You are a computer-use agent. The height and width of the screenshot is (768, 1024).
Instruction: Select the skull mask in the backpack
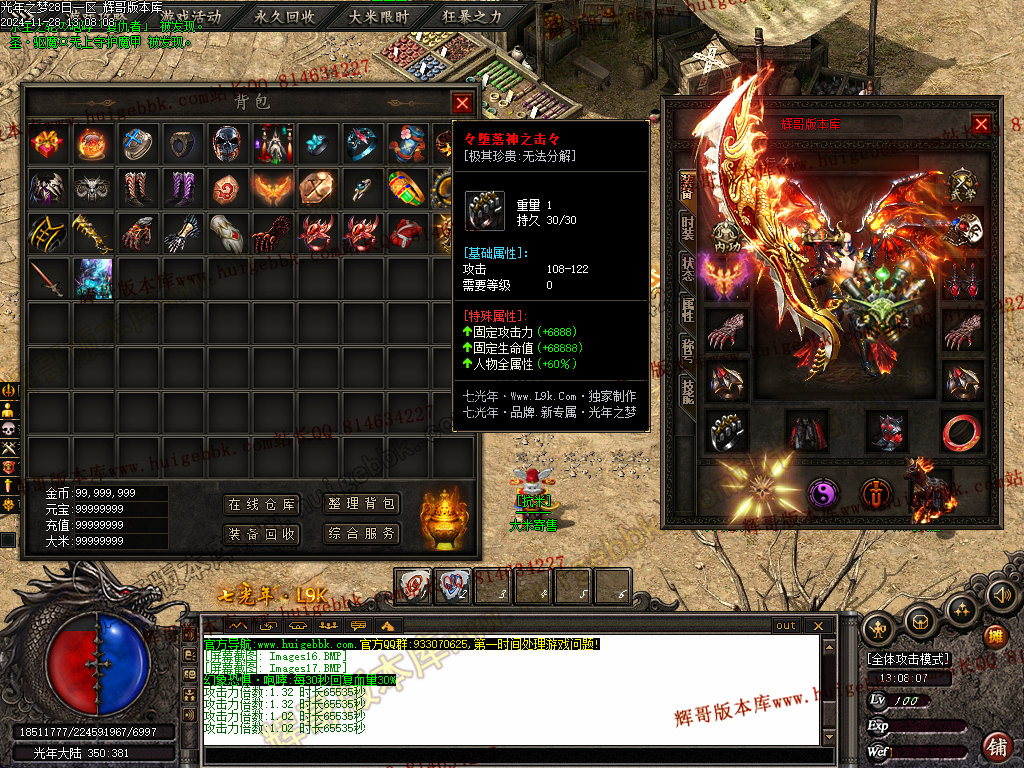(x=227, y=144)
